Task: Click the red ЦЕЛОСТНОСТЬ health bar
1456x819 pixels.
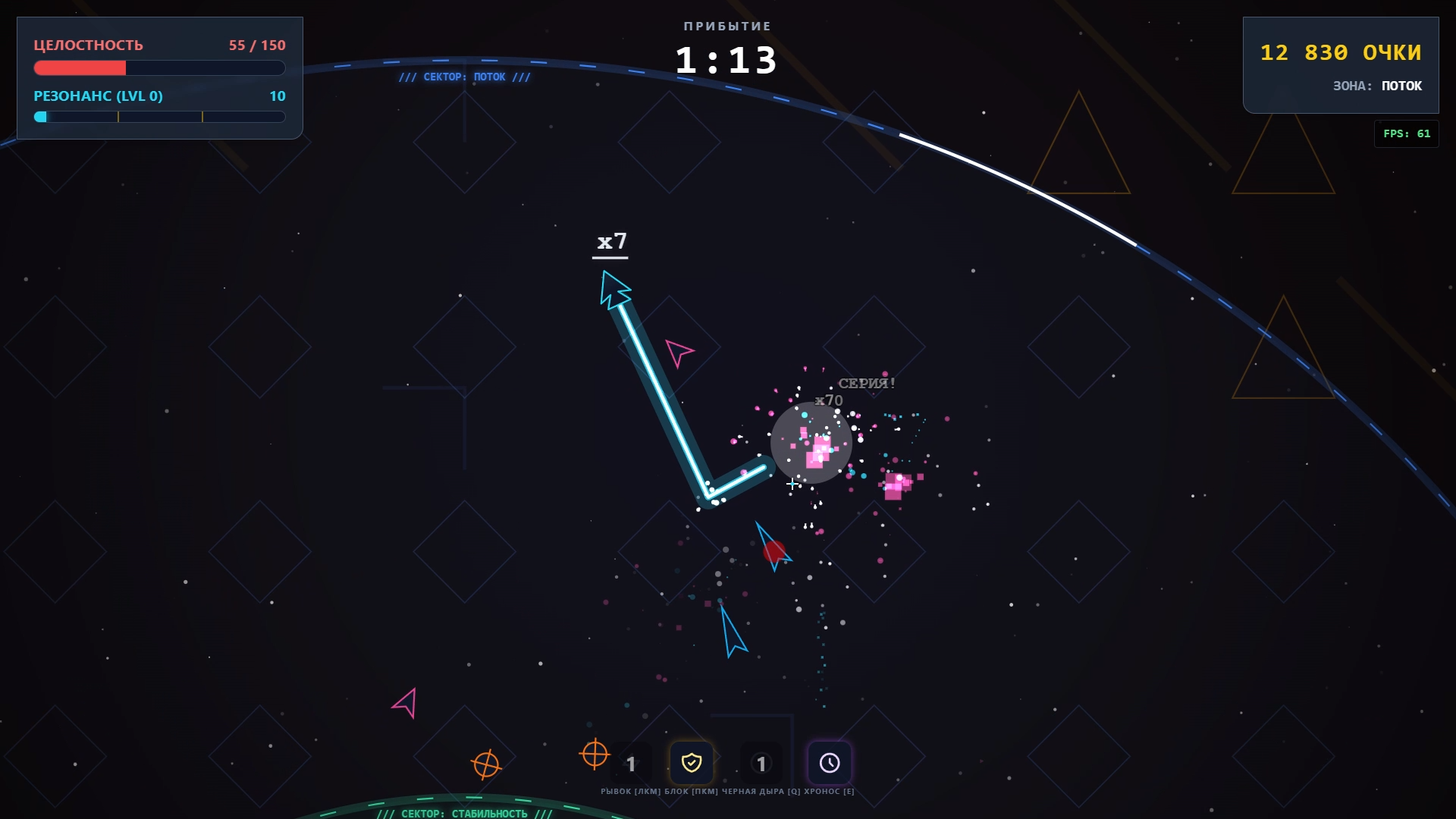Action: (x=80, y=68)
